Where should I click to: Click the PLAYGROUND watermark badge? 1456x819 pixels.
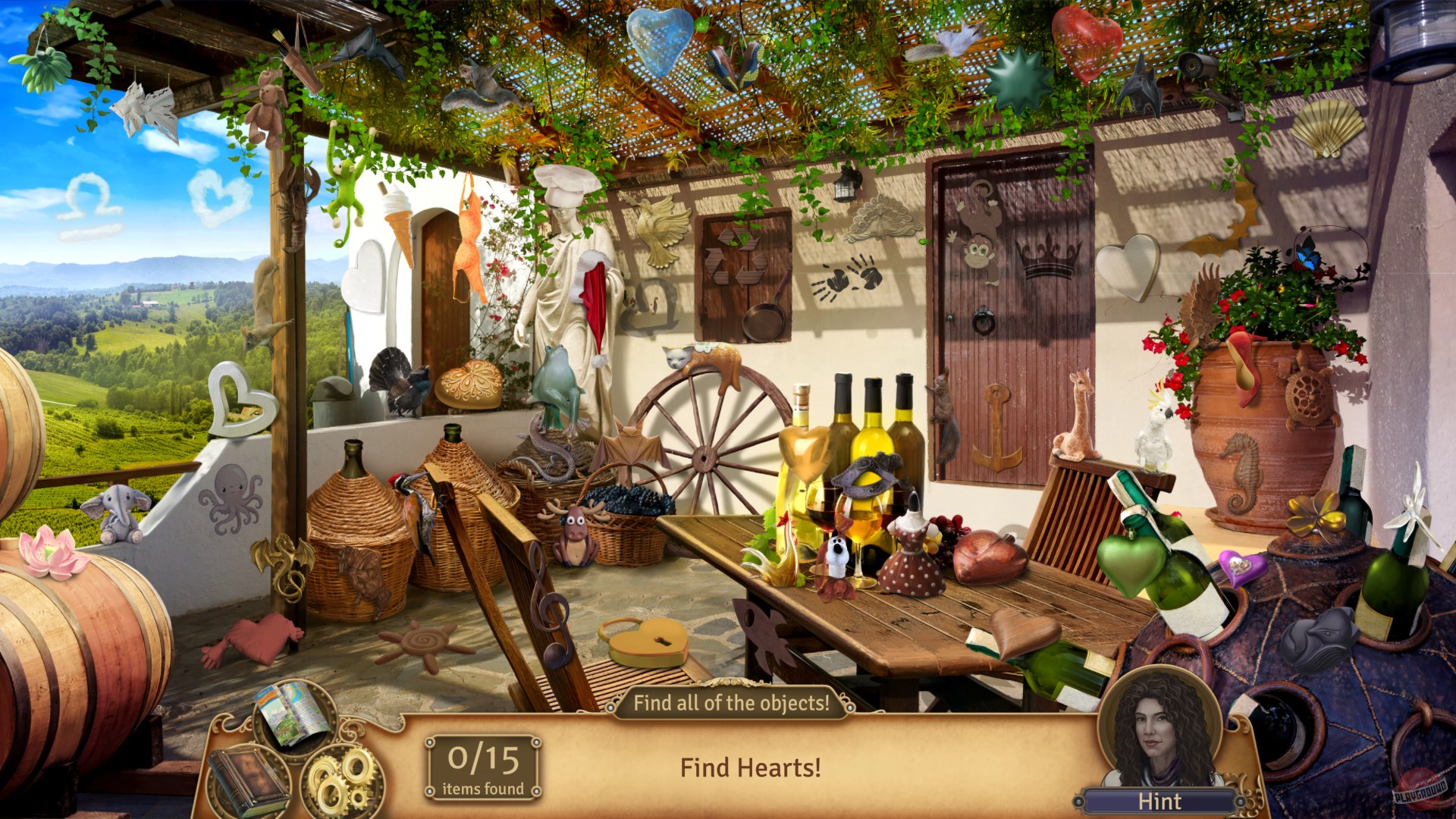tap(1420, 792)
